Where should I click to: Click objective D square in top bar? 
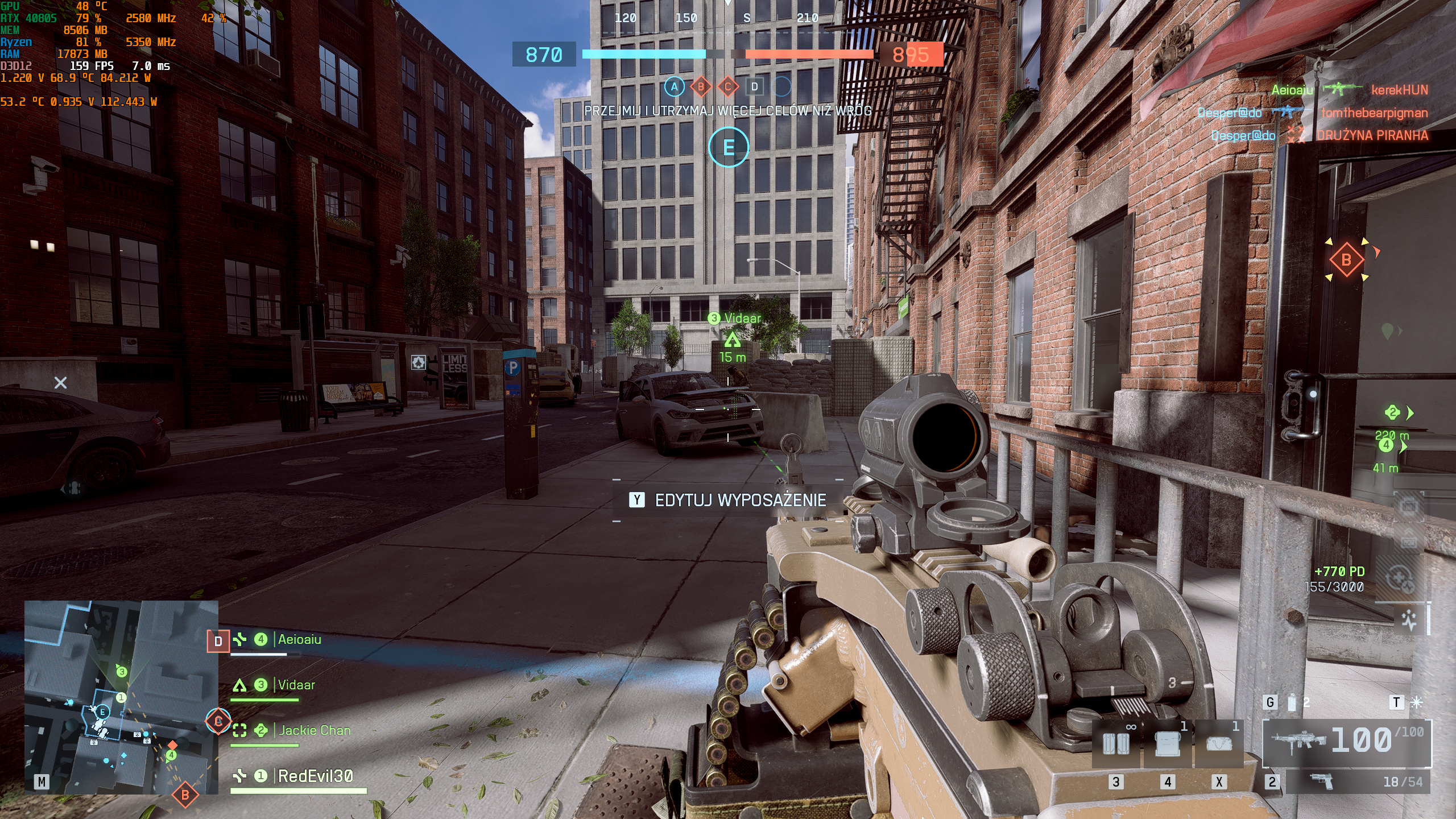coord(754,87)
